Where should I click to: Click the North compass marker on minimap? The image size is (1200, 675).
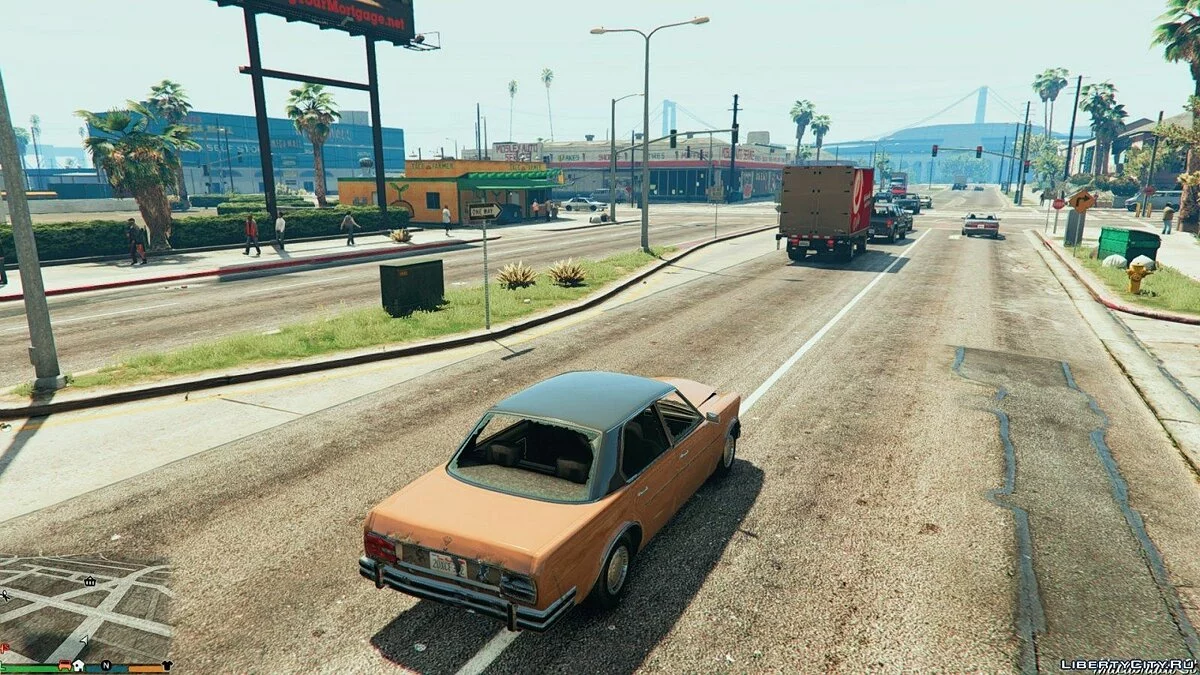pyautogui.click(x=106, y=665)
